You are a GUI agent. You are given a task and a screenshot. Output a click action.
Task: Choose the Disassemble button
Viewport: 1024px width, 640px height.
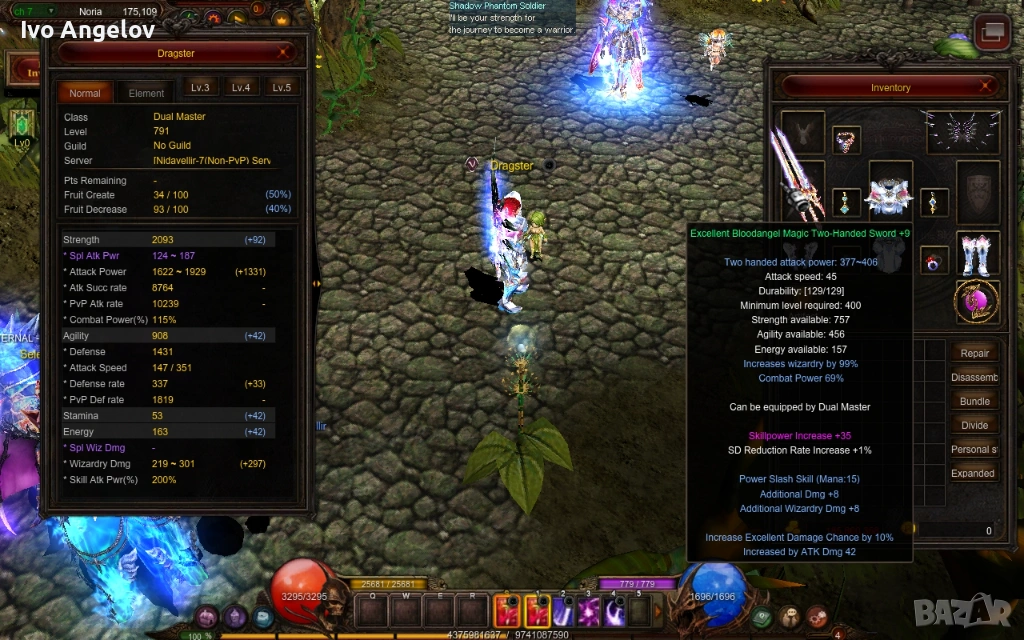(x=974, y=377)
